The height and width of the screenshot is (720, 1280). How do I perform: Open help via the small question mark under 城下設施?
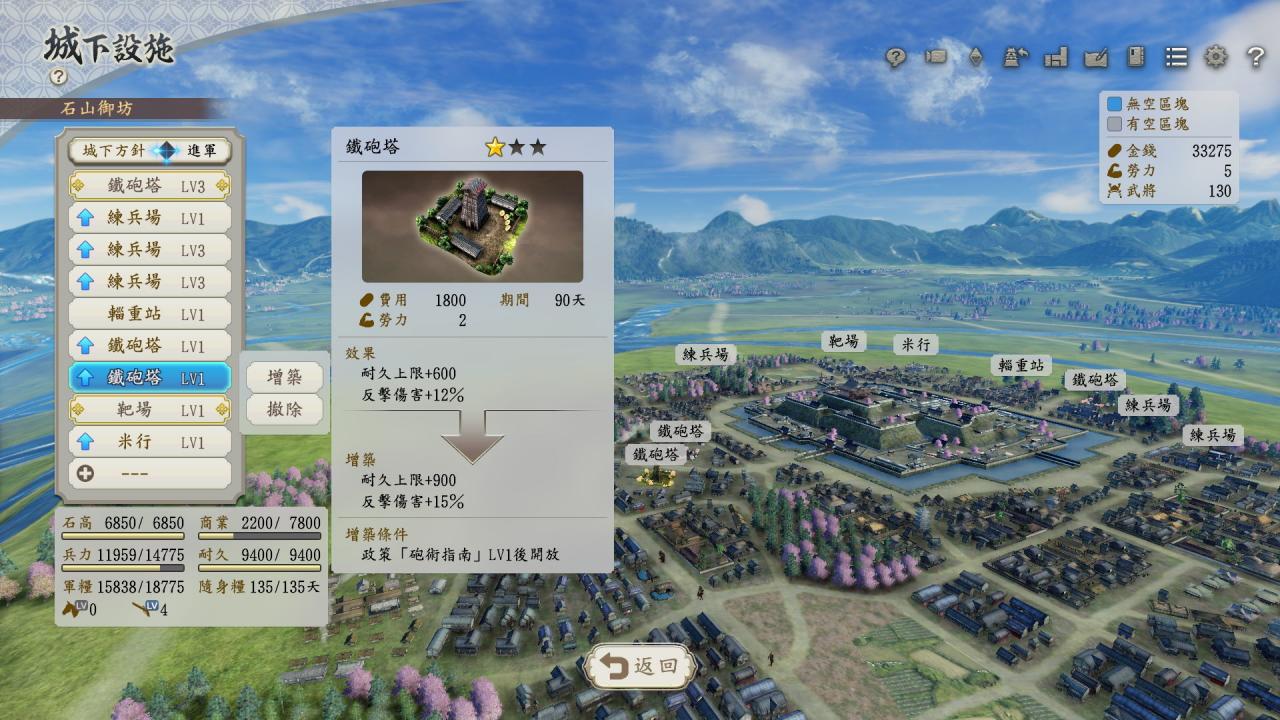(58, 76)
